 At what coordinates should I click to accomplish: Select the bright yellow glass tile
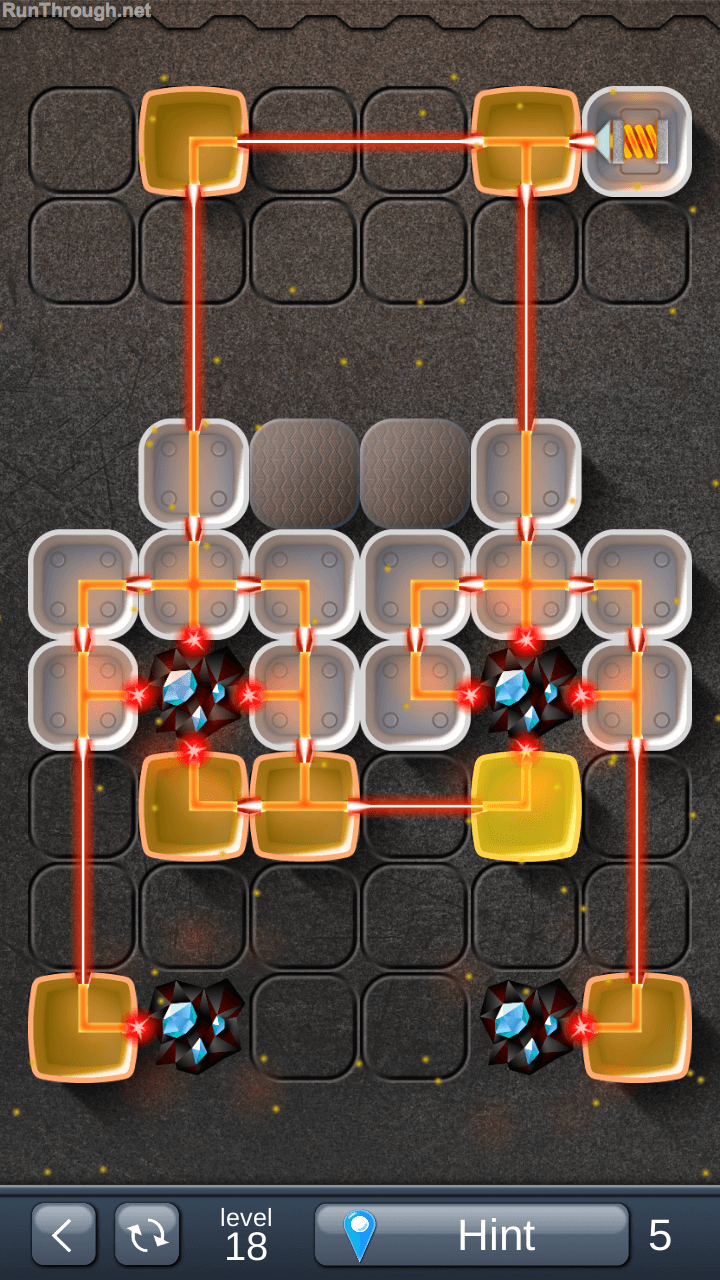525,806
